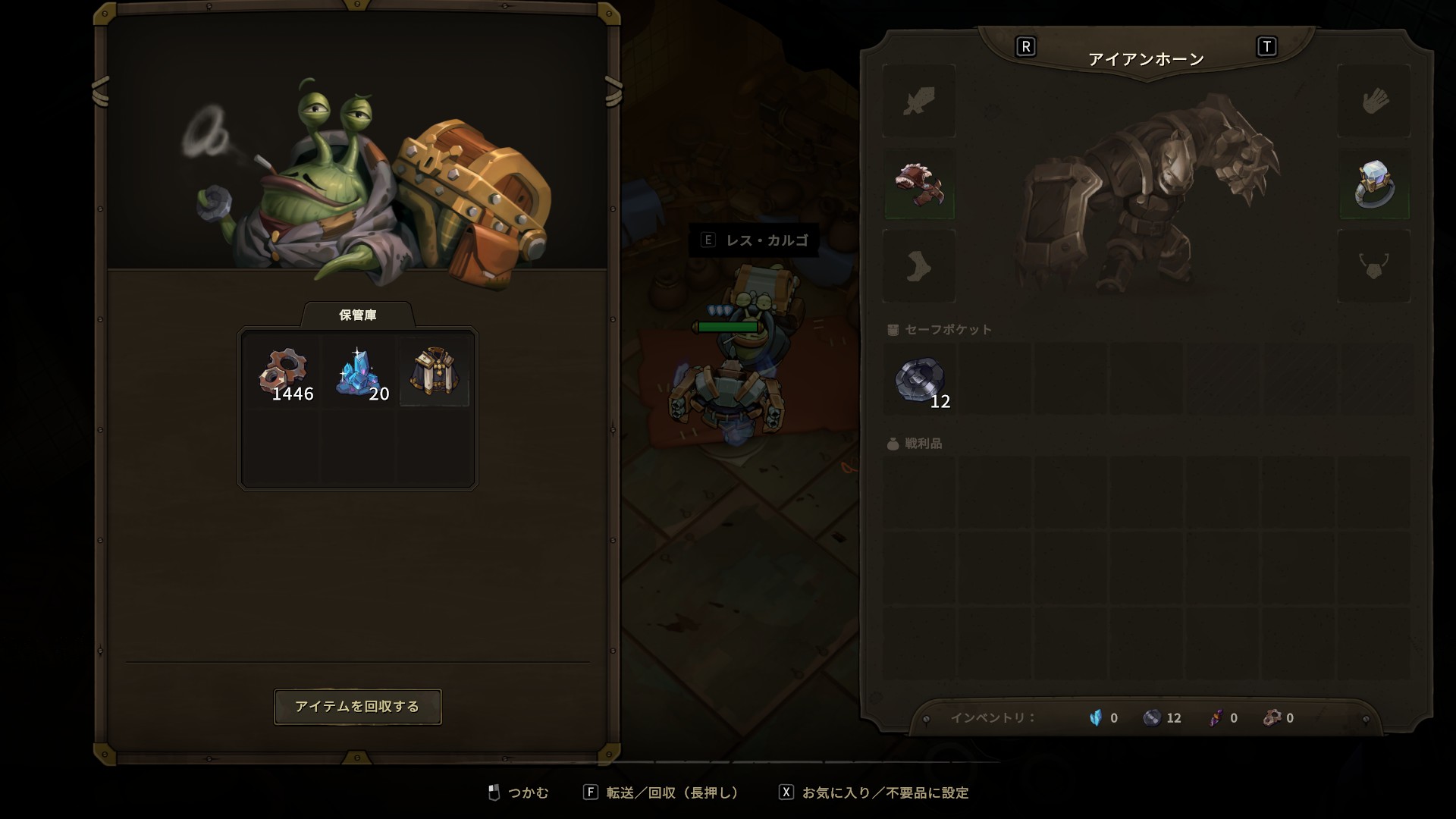Select the equipped red gauntlet slot
The image size is (1456, 819).
(x=919, y=184)
